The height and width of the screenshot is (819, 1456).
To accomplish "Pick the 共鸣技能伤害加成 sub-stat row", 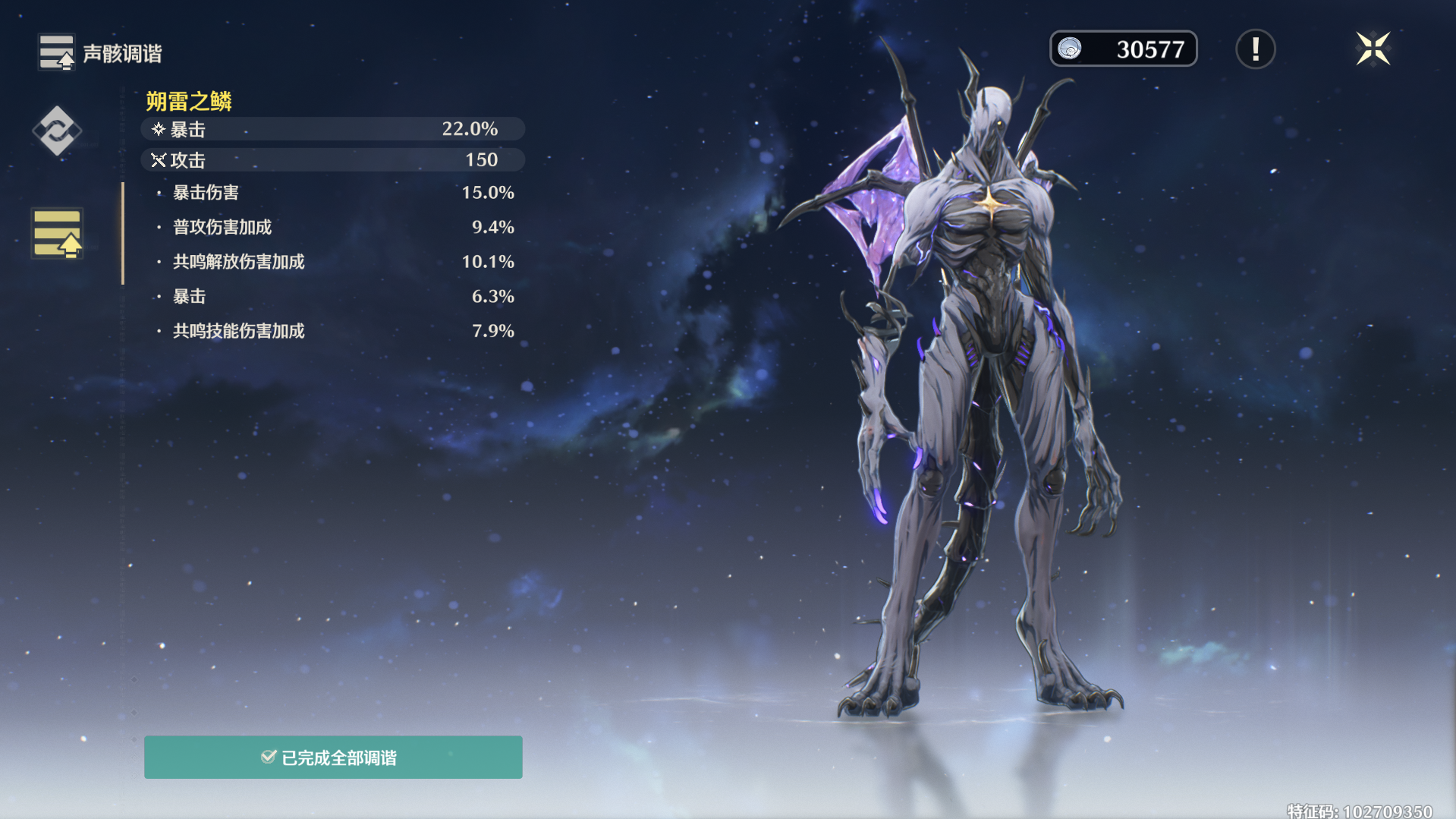I will (334, 331).
